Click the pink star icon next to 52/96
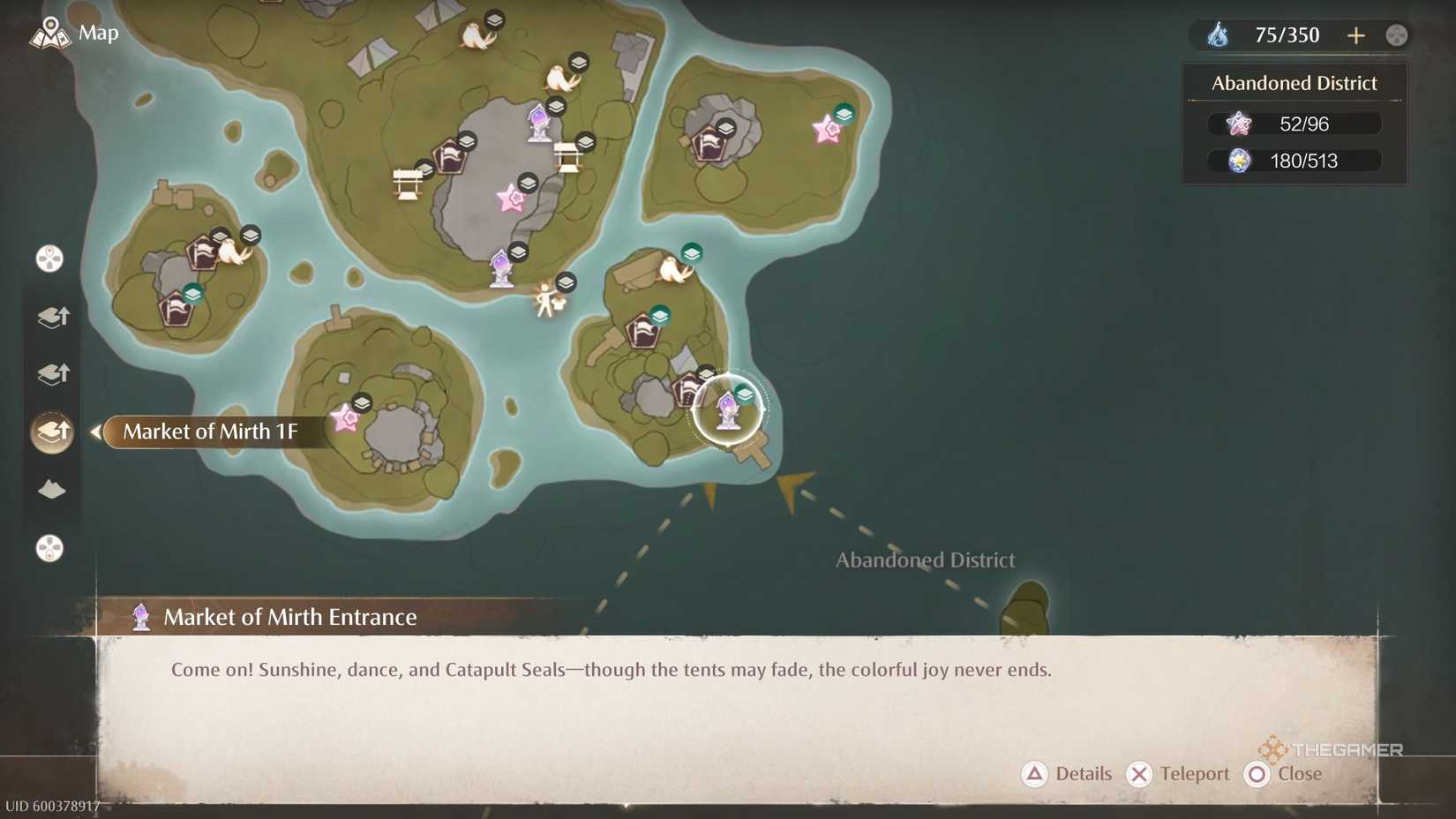The image size is (1456, 819). pos(1239,124)
